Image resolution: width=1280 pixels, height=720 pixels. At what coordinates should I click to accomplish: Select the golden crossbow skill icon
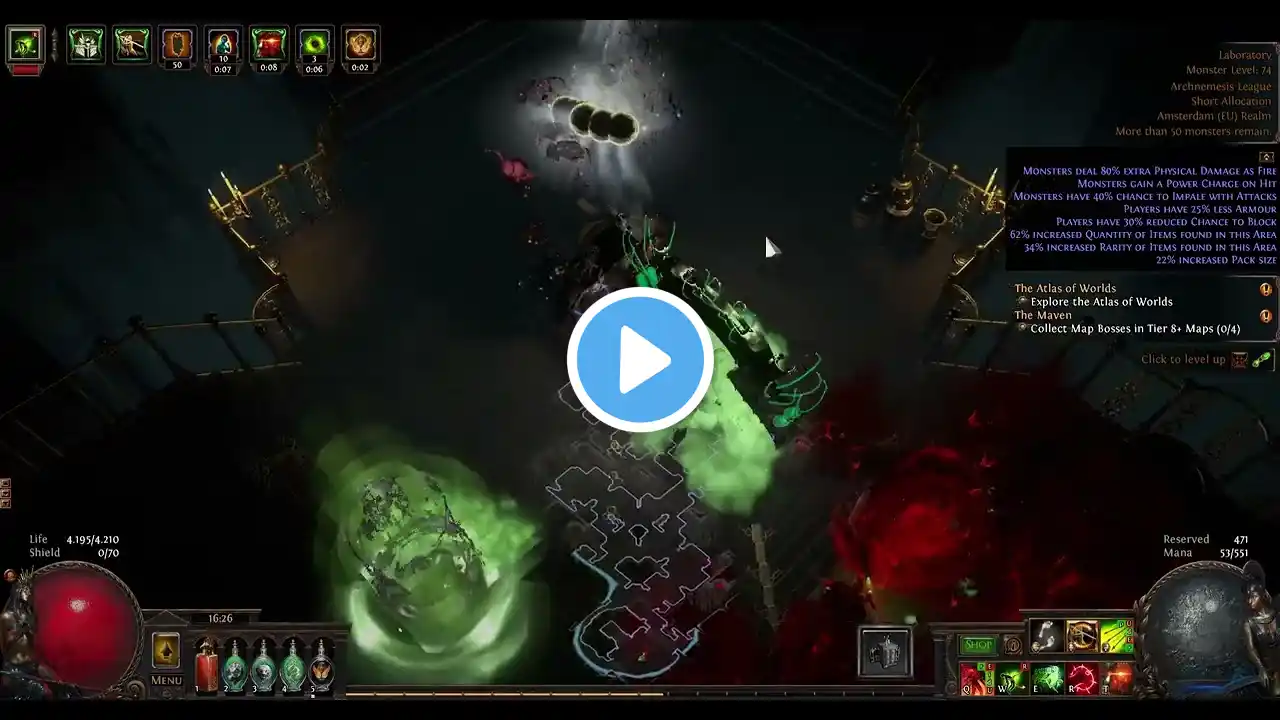pos(1082,636)
